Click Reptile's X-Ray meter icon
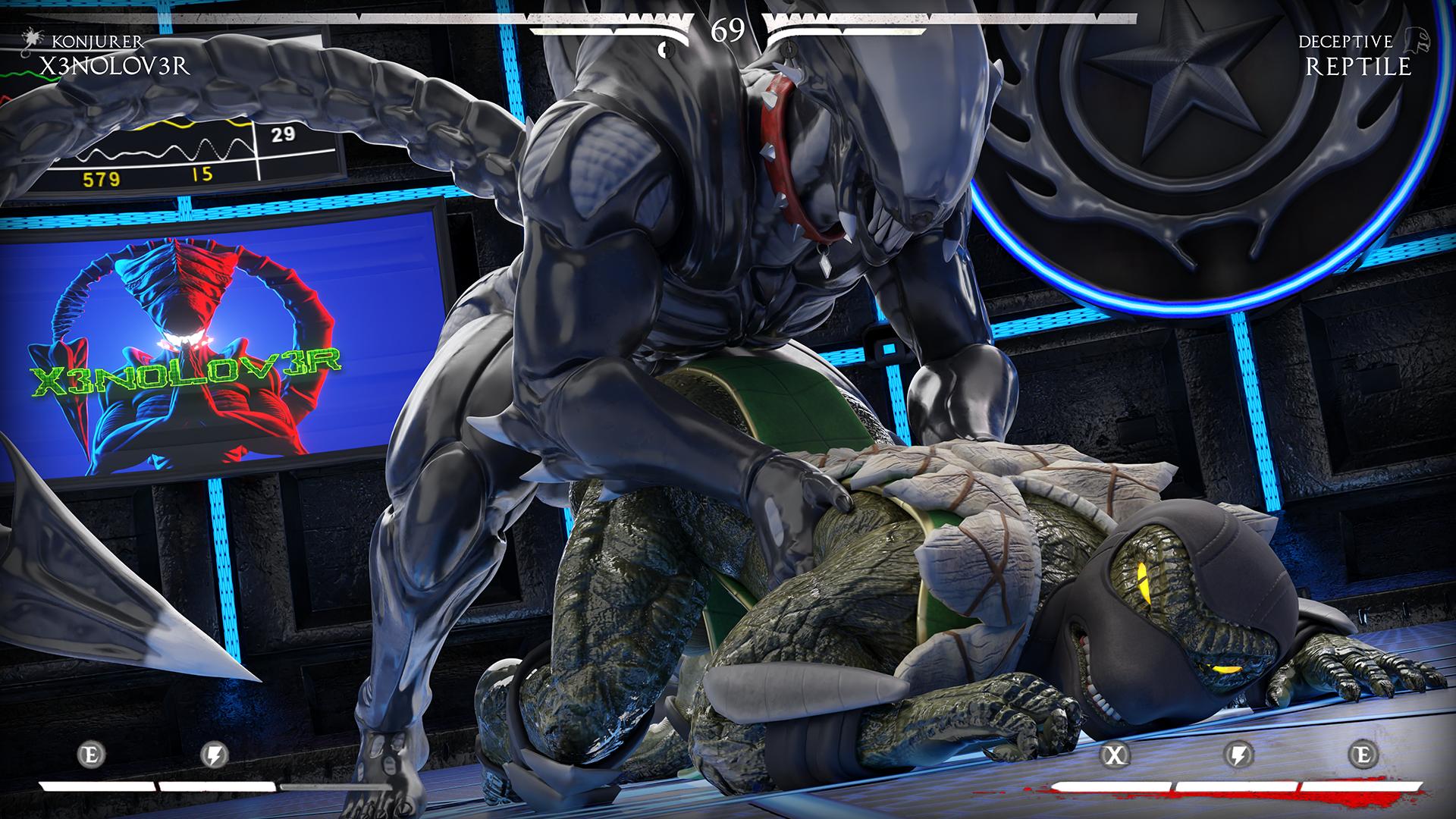 (1115, 755)
